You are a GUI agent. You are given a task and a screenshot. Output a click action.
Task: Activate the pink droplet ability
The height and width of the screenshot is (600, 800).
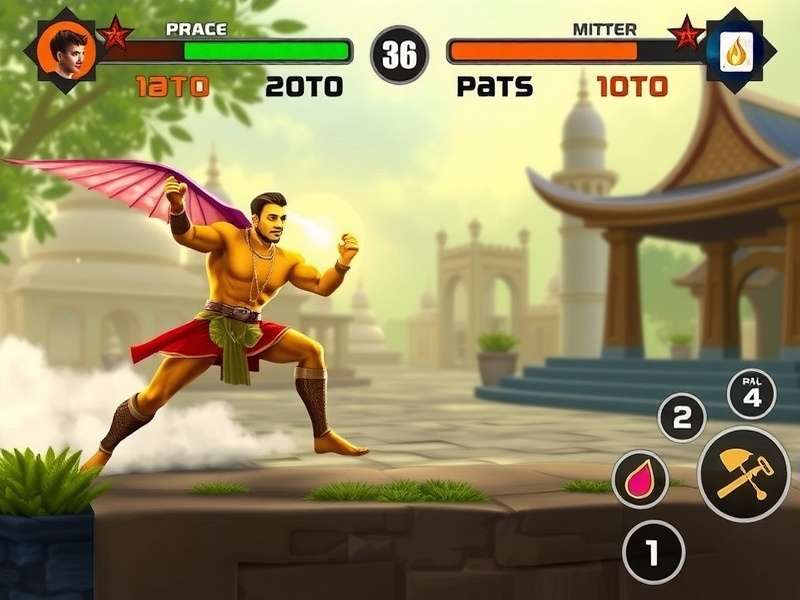(640, 479)
